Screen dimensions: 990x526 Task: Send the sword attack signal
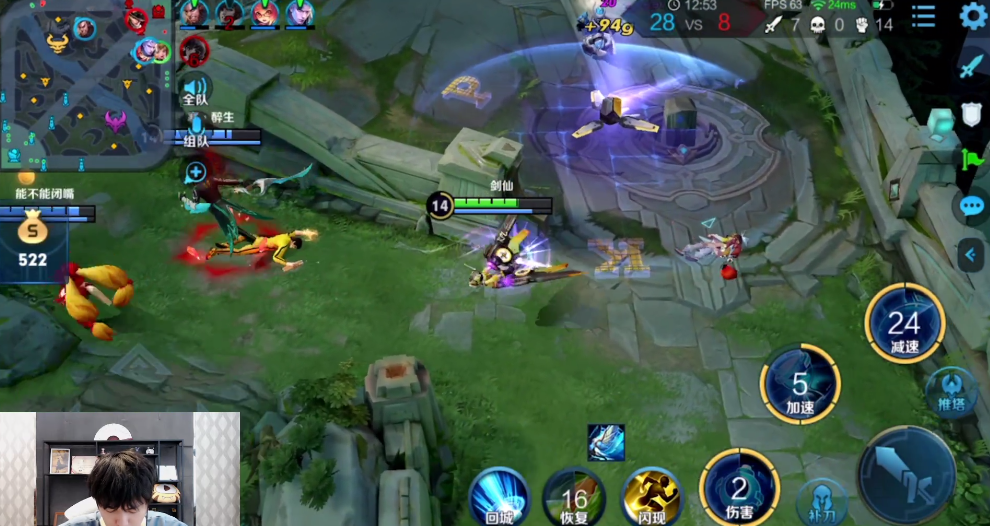972,66
